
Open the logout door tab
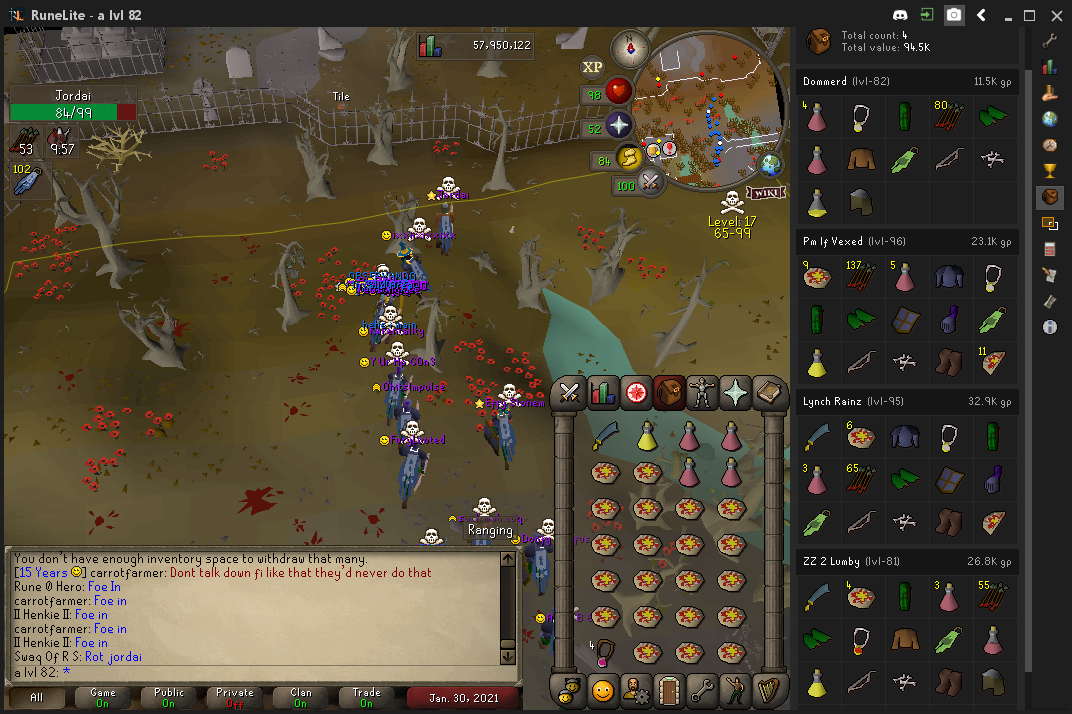click(x=669, y=689)
